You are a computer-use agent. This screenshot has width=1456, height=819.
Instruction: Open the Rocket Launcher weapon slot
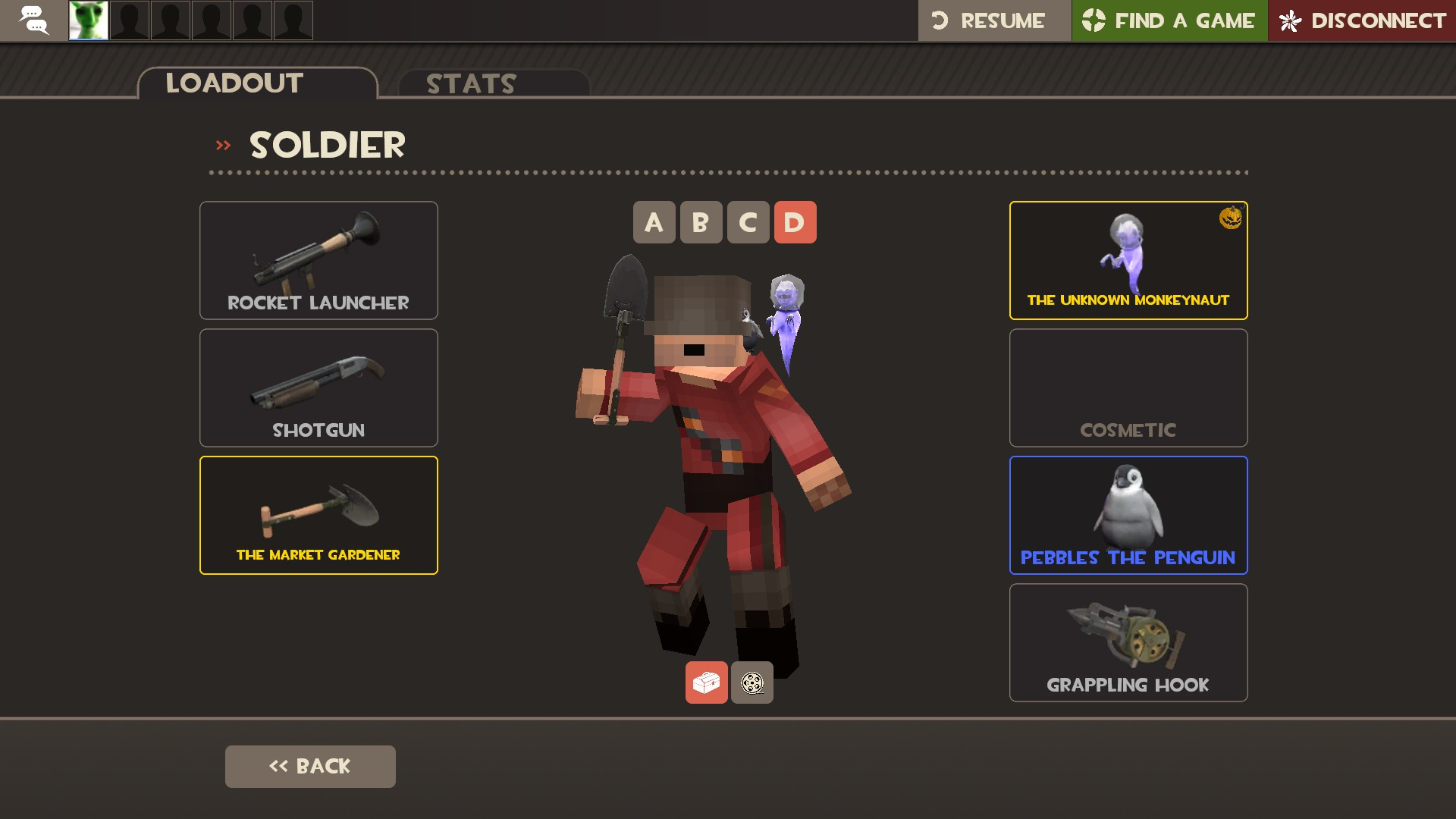[x=318, y=260]
